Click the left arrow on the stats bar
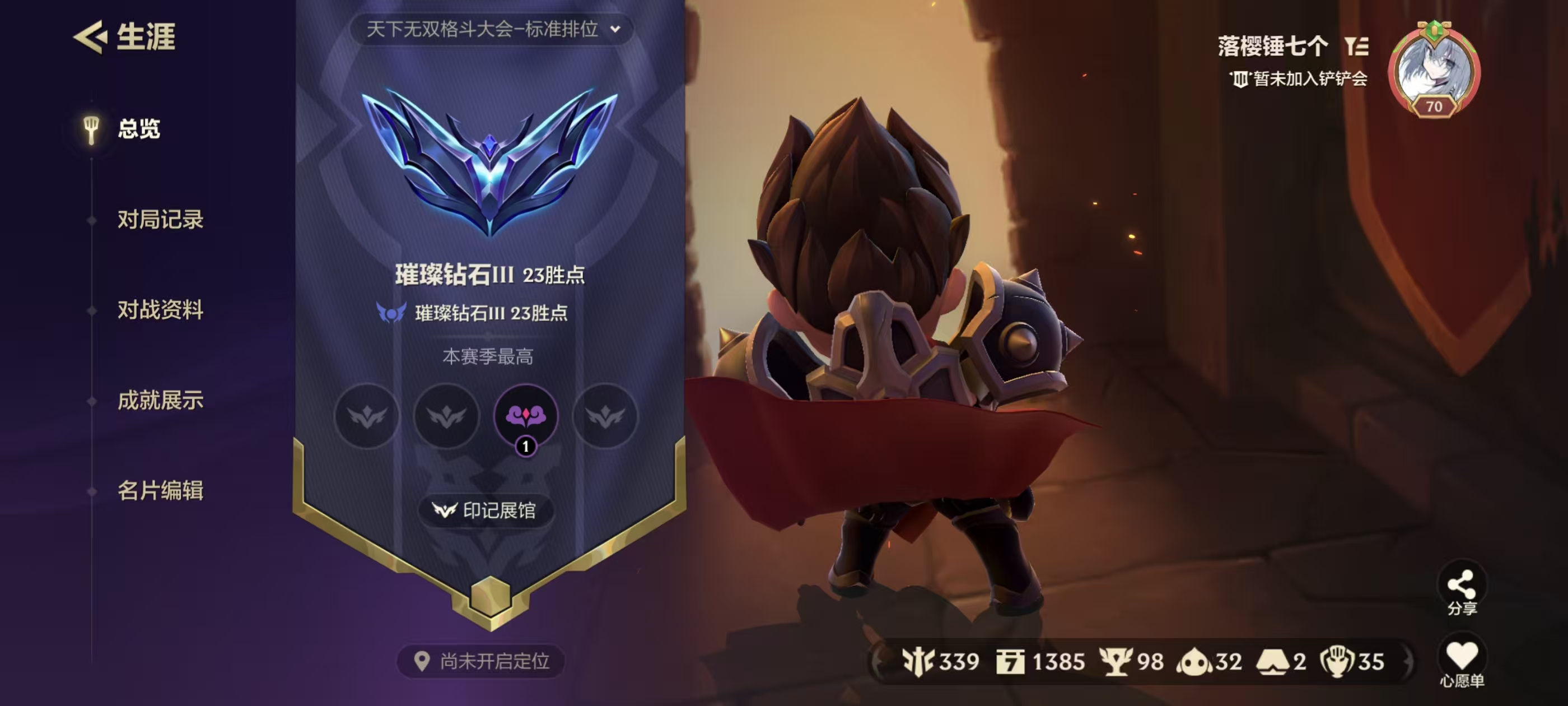Screen dimensions: 1568x706 coord(876,661)
